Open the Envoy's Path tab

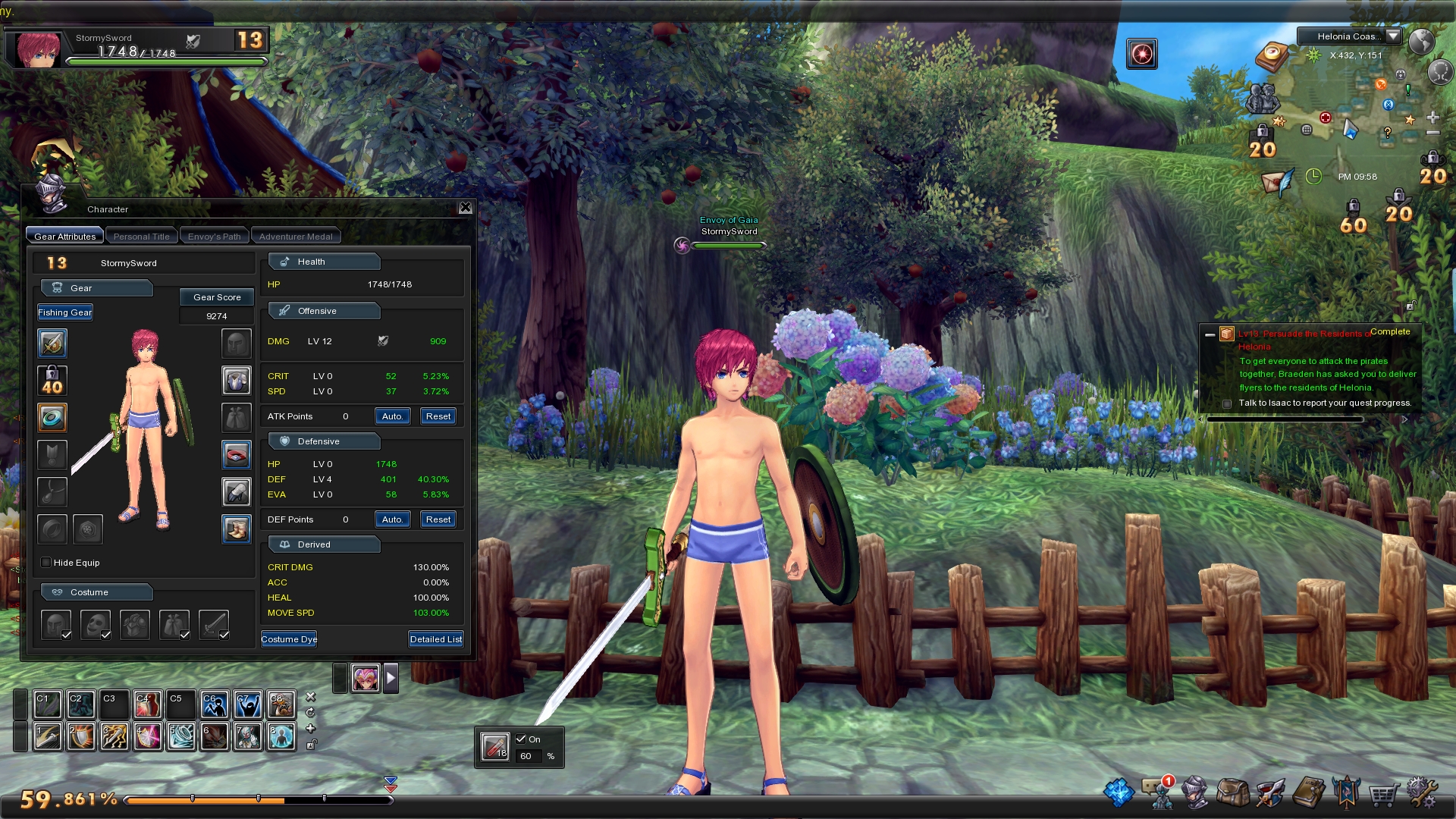(214, 237)
